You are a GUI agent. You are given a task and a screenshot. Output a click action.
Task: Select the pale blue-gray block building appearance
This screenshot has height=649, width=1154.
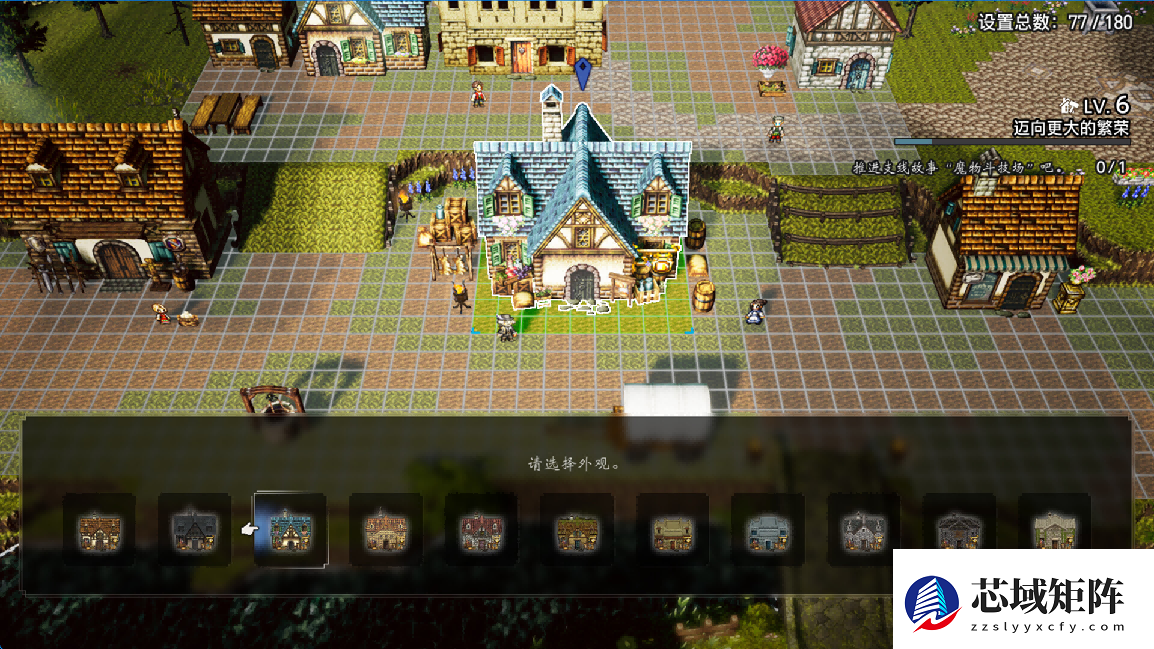[x=768, y=530]
